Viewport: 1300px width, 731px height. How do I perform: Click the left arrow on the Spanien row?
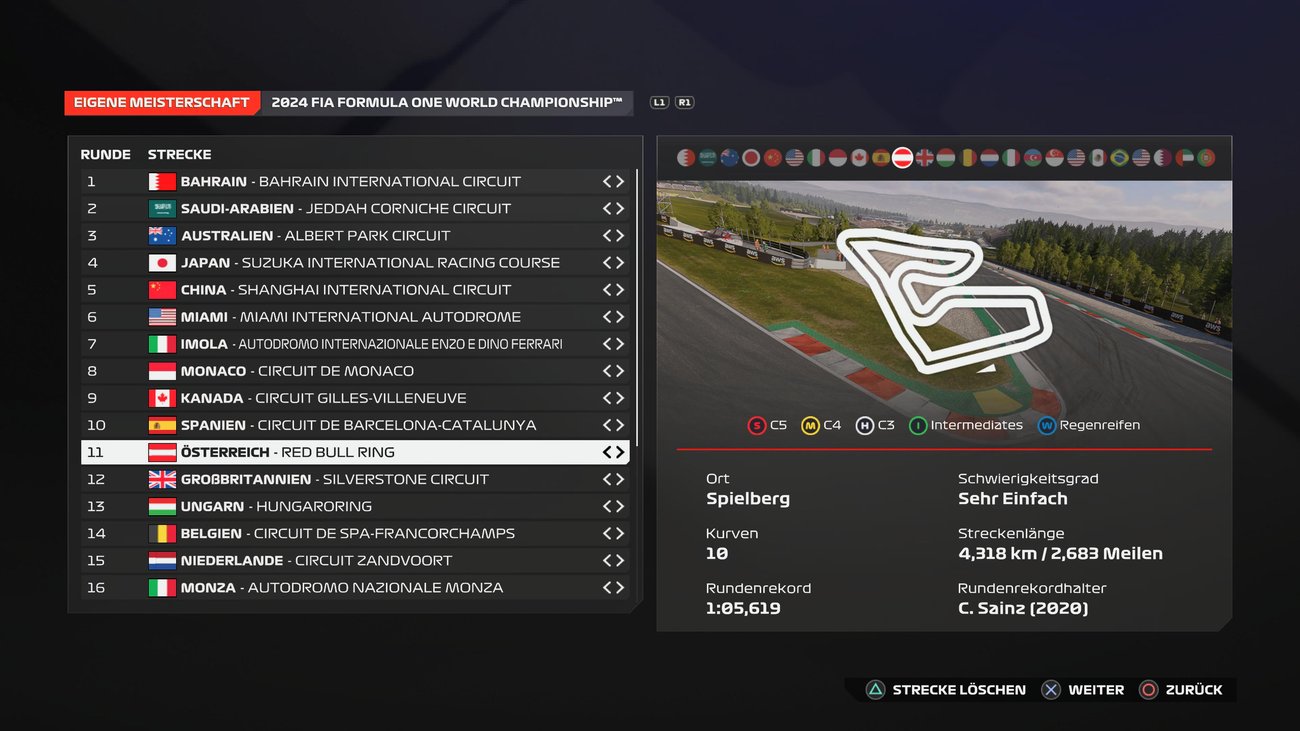coord(605,424)
